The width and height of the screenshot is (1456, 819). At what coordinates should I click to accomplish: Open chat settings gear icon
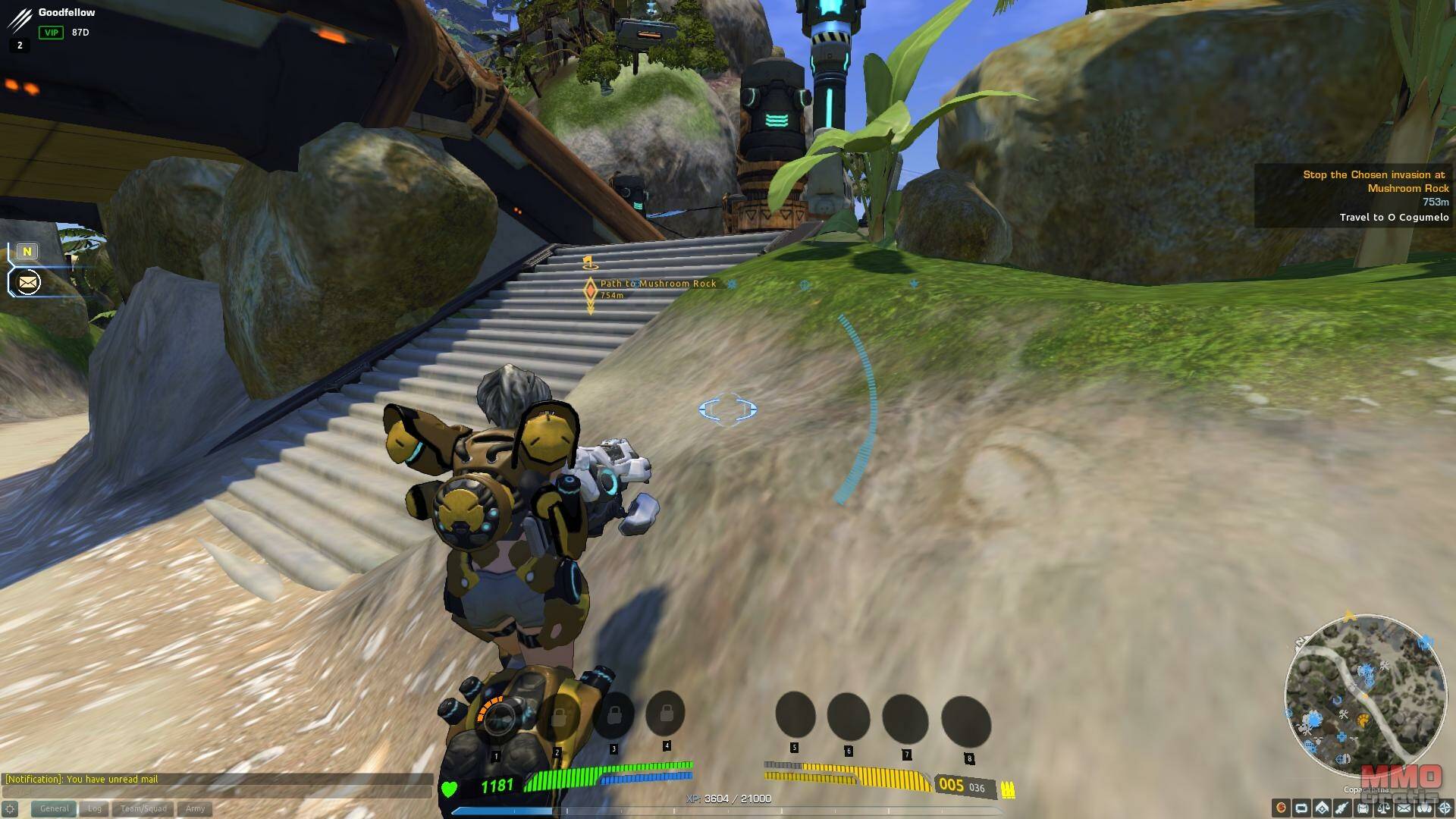point(10,809)
